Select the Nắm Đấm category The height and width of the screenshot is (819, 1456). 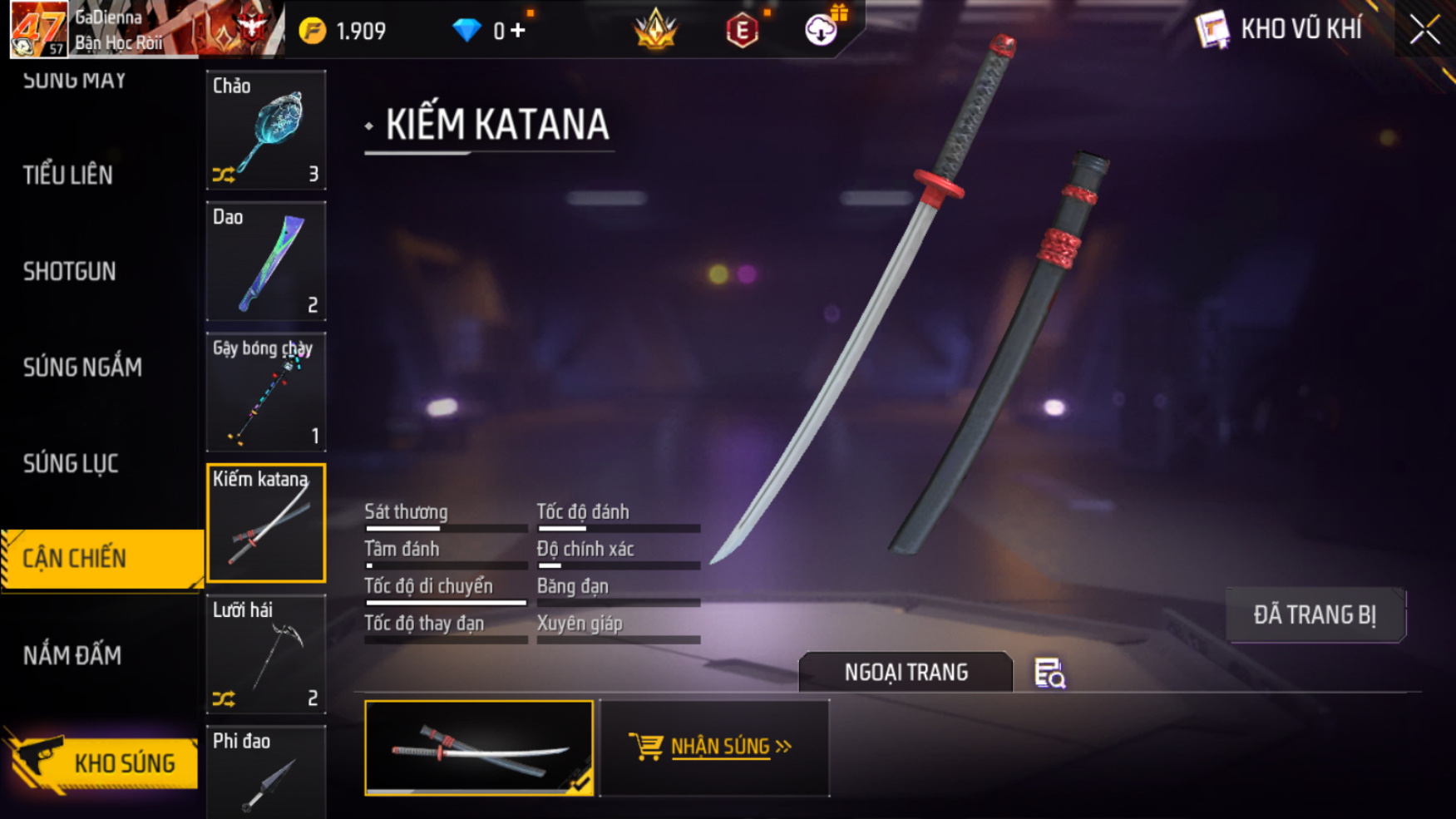tap(72, 656)
